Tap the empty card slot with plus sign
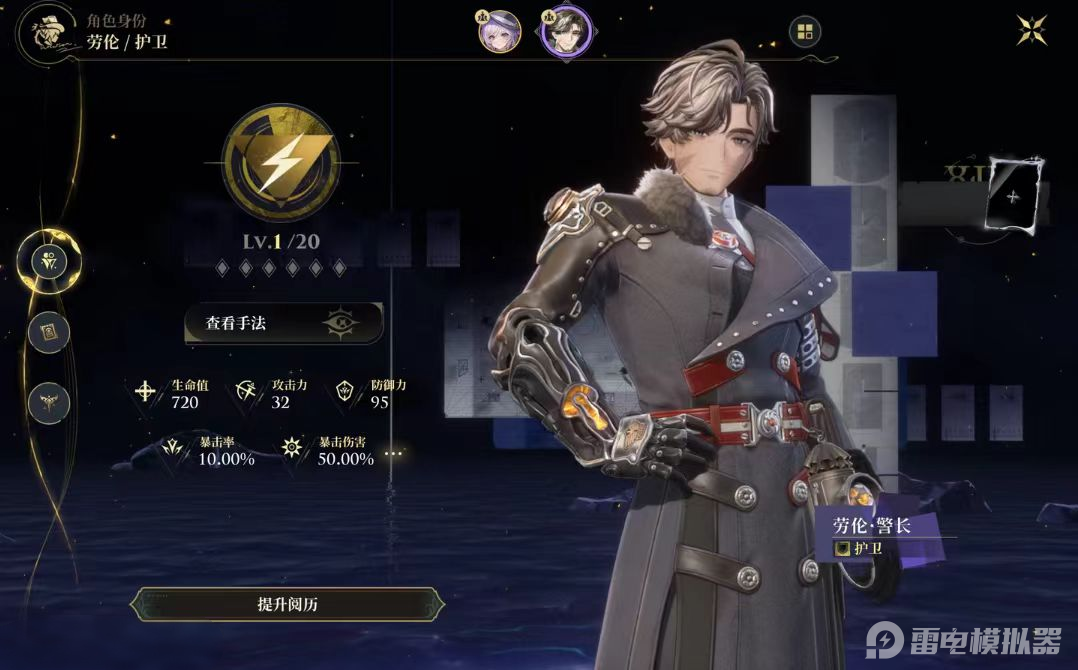1078x670 pixels. coord(1013,195)
